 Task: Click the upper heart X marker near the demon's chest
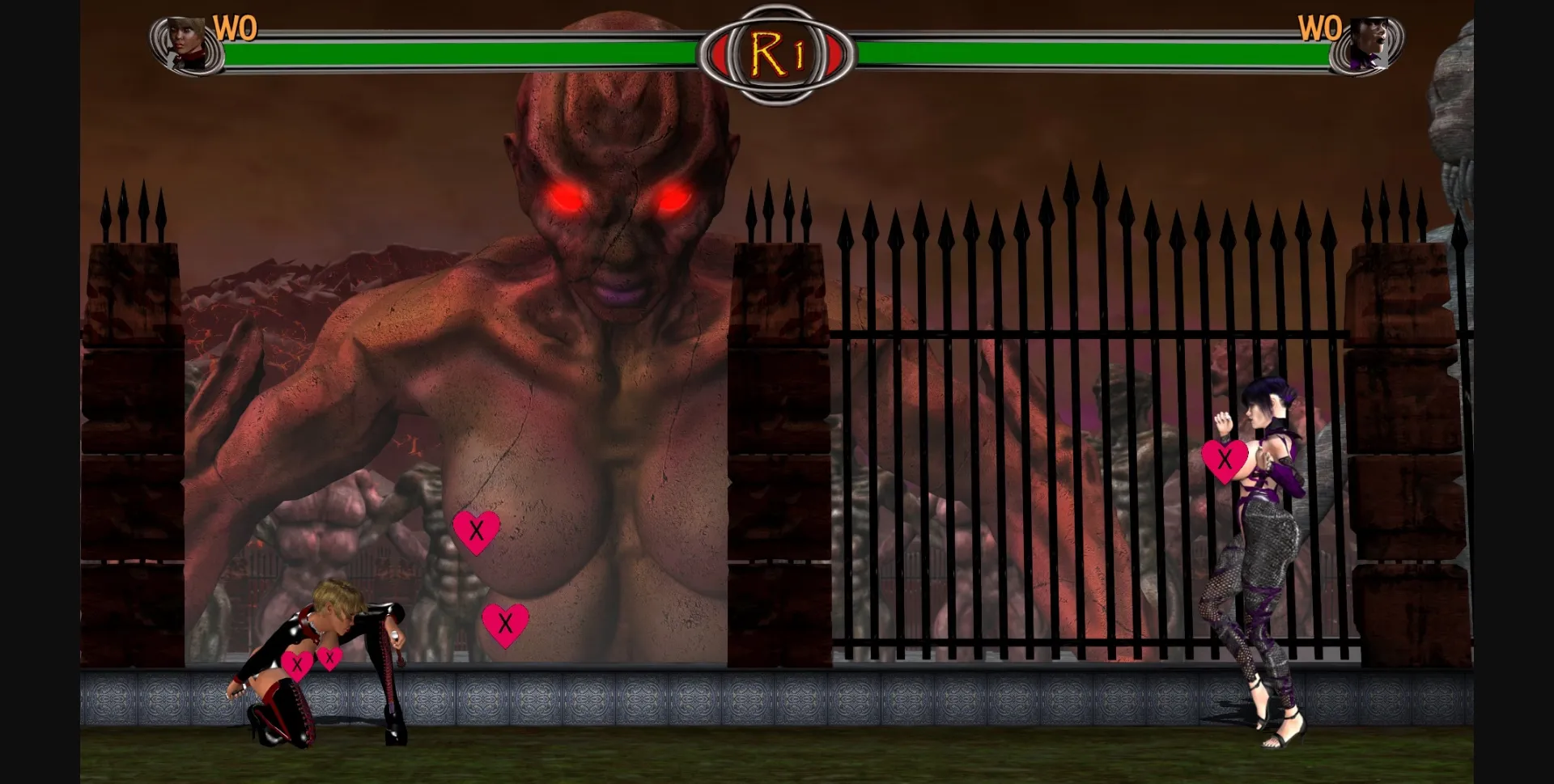tap(476, 532)
